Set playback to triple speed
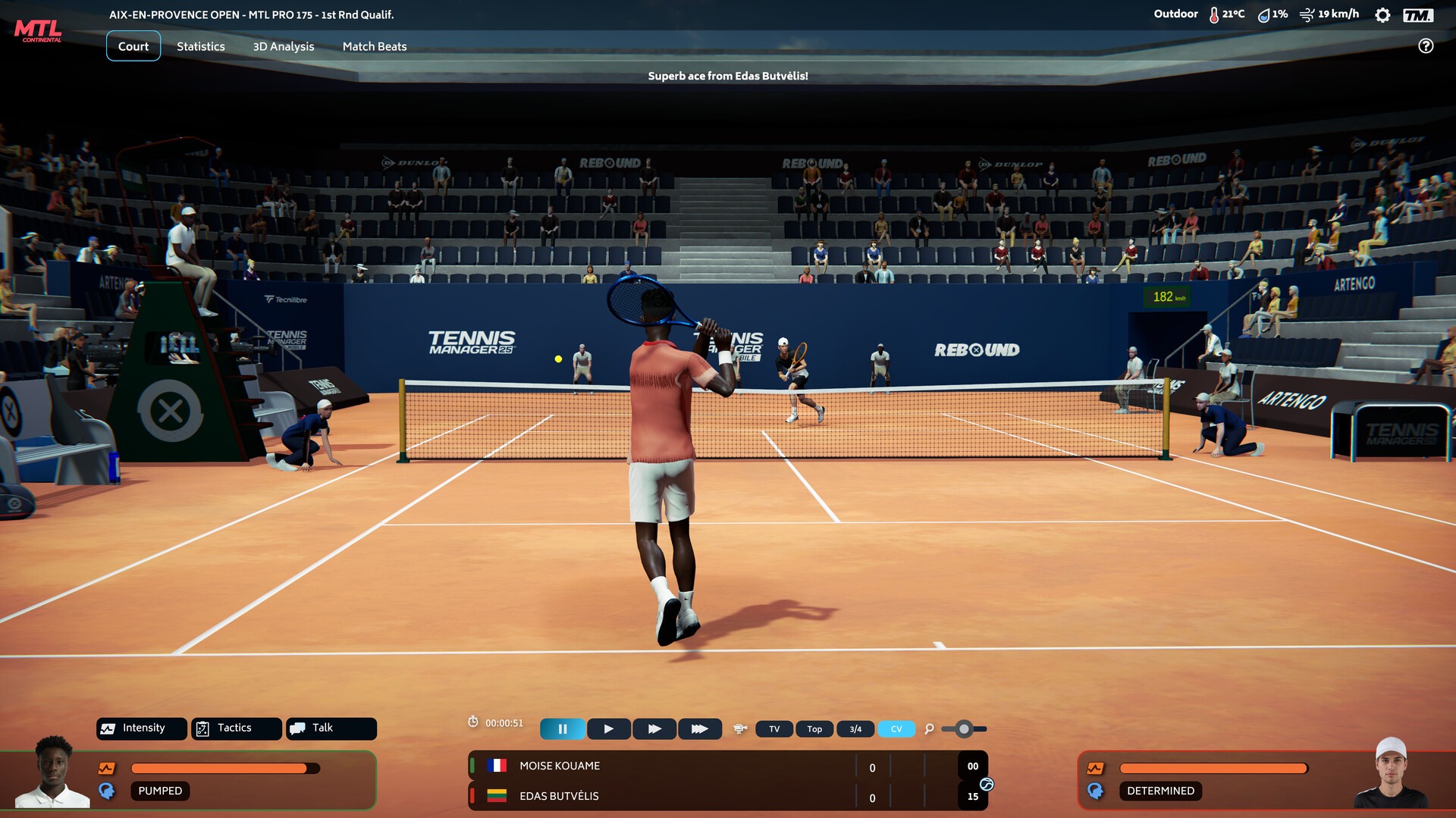Image resolution: width=1456 pixels, height=818 pixels. [699, 729]
